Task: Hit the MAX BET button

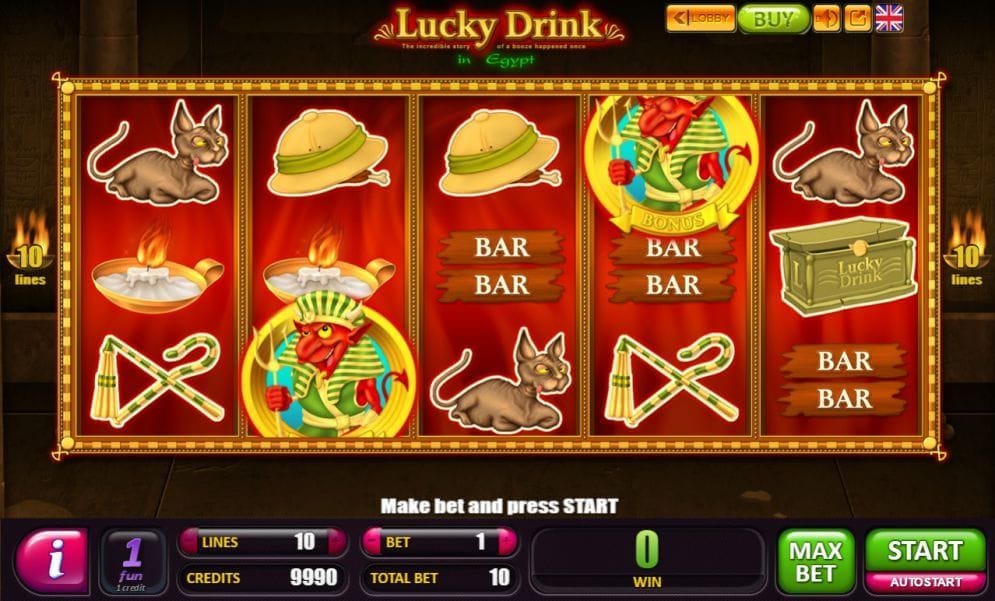Action: pyautogui.click(x=815, y=560)
